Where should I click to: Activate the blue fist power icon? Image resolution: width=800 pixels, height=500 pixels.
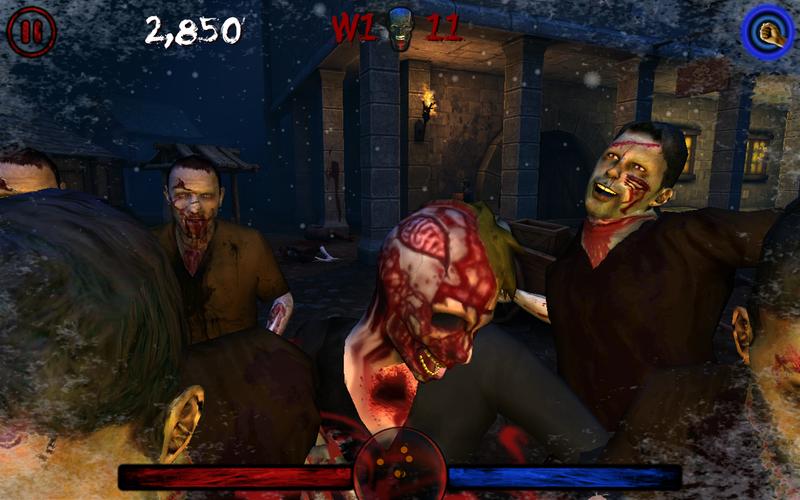point(767,31)
